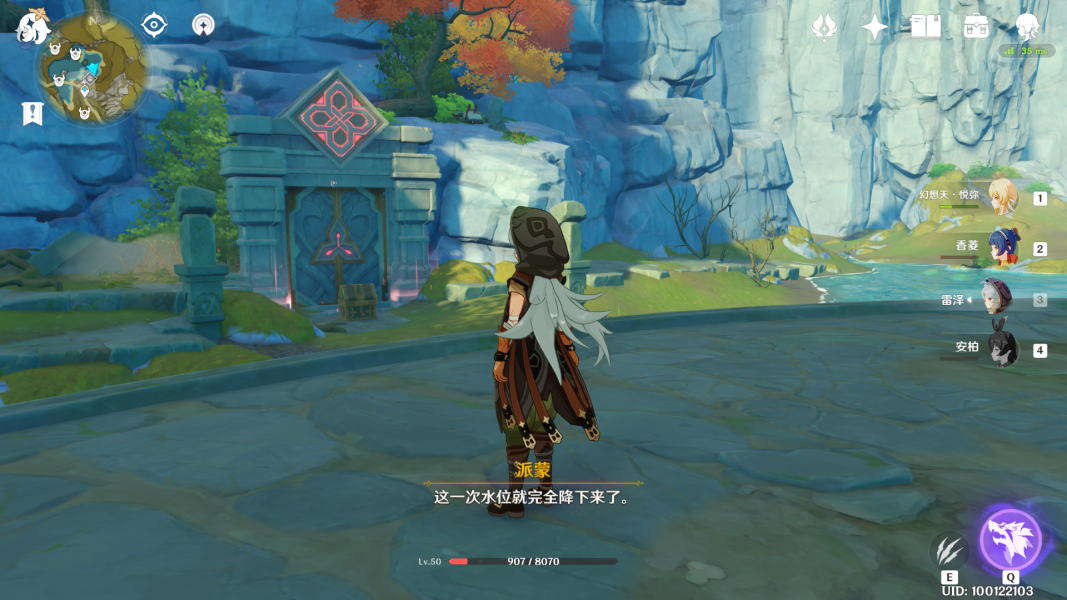Unleash the purple wolf elemental burst
Viewport: 1067px width, 600px height.
[x=1011, y=541]
